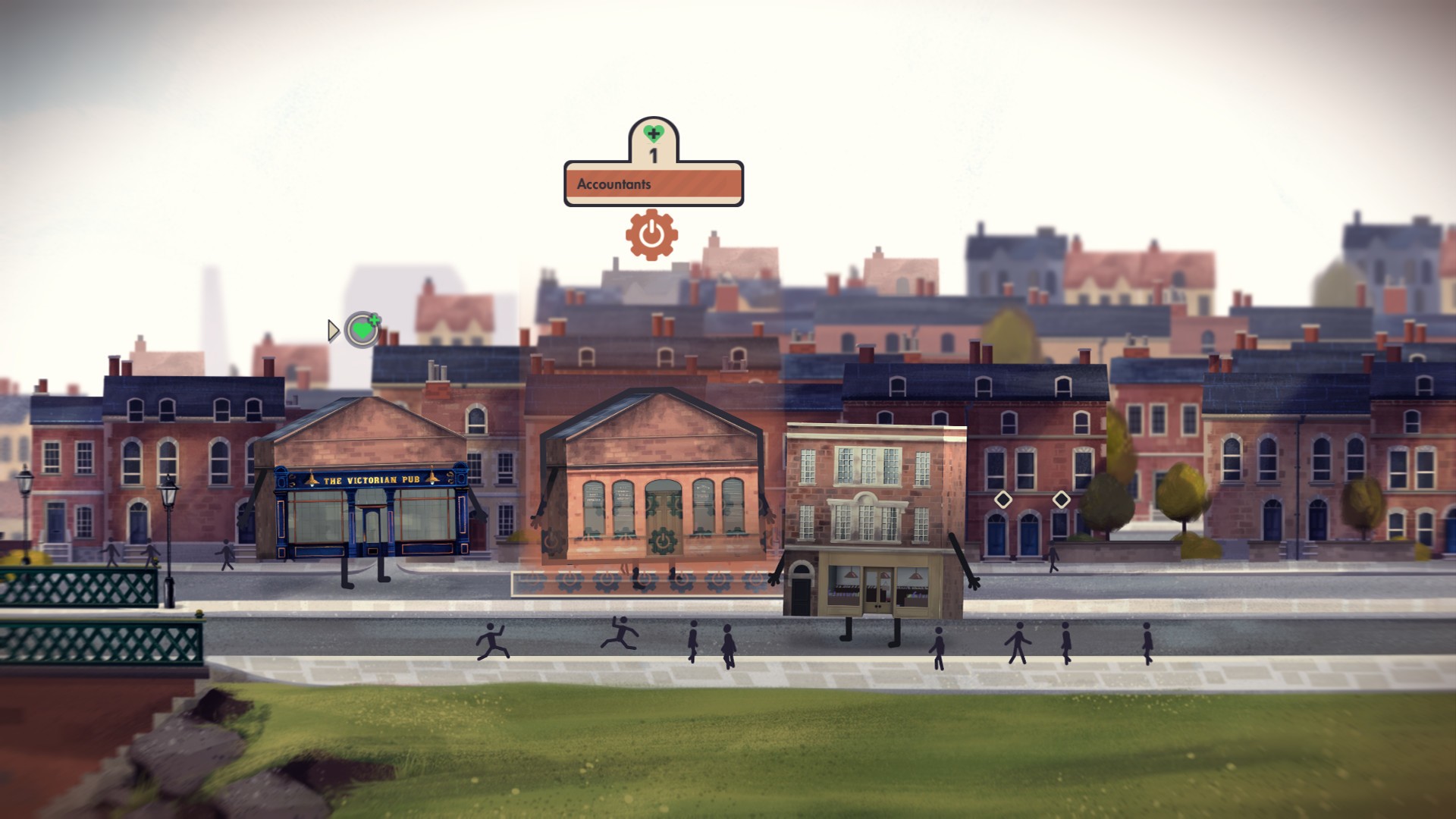Viewport: 1456px width, 819px height.
Task: Expand the banner tab above the gear icon
Action: pos(654,144)
